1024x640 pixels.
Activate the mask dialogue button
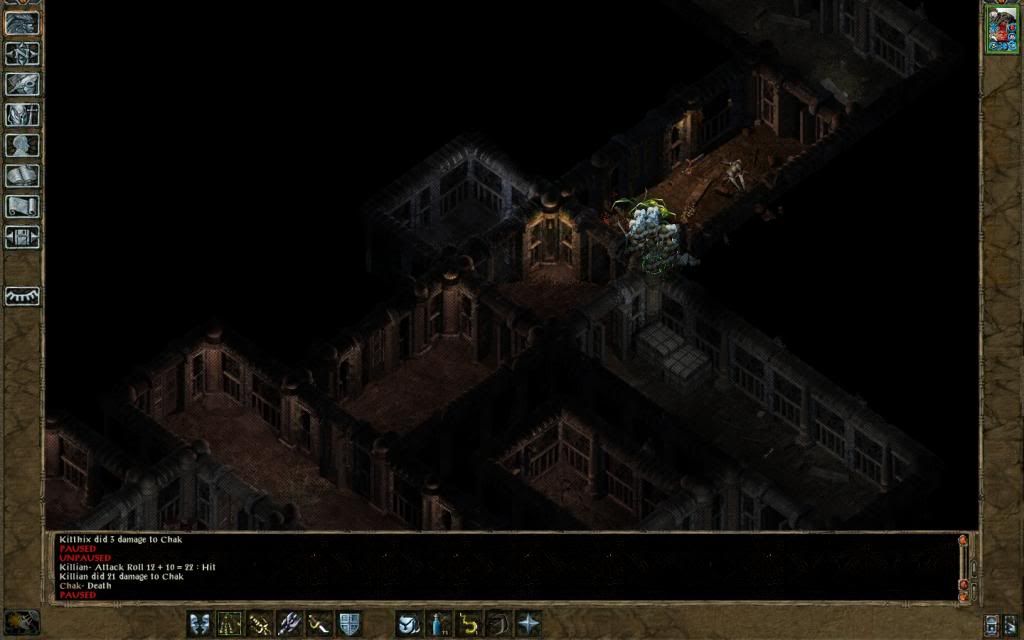(200, 623)
